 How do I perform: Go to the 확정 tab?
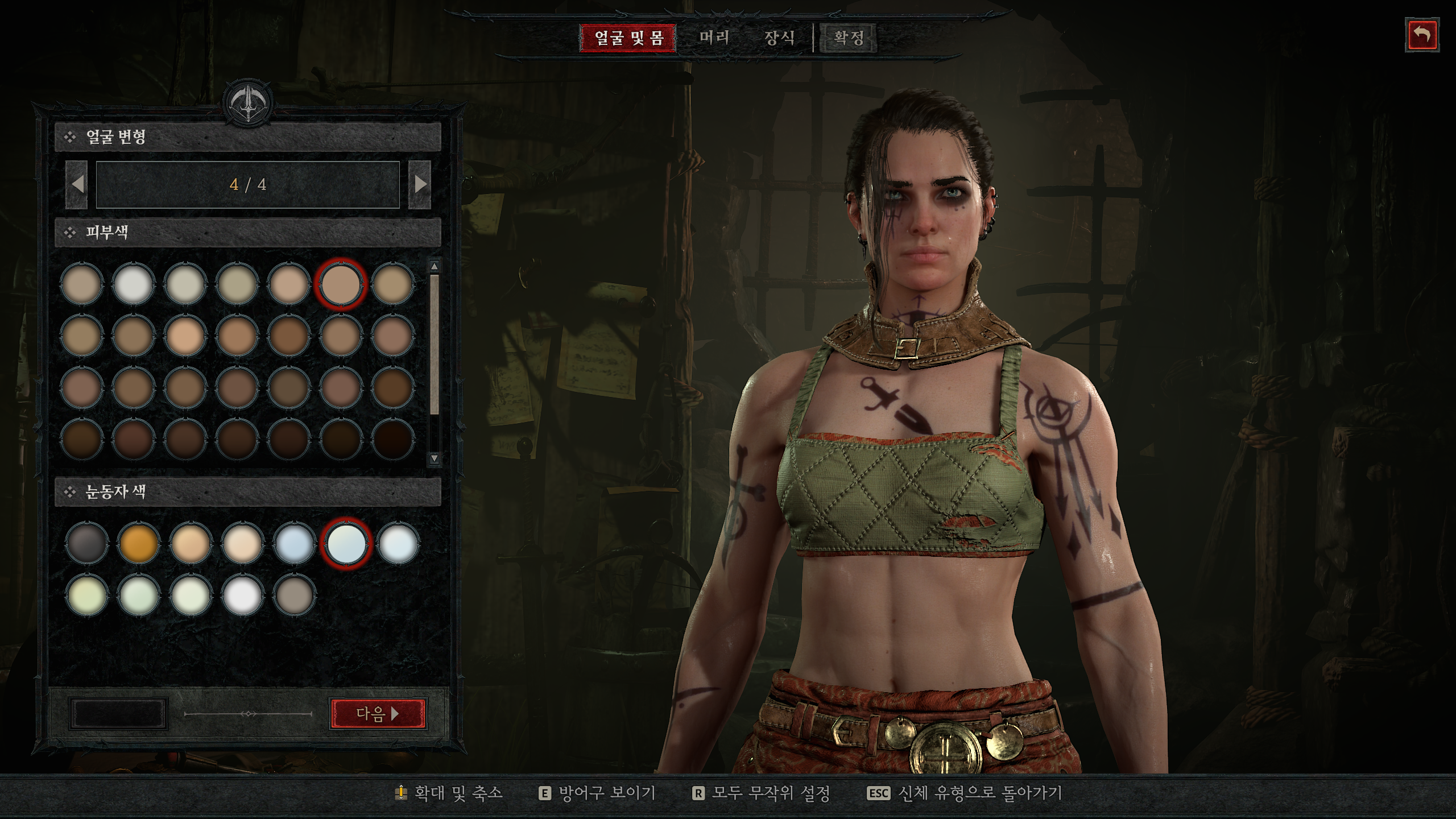849,38
